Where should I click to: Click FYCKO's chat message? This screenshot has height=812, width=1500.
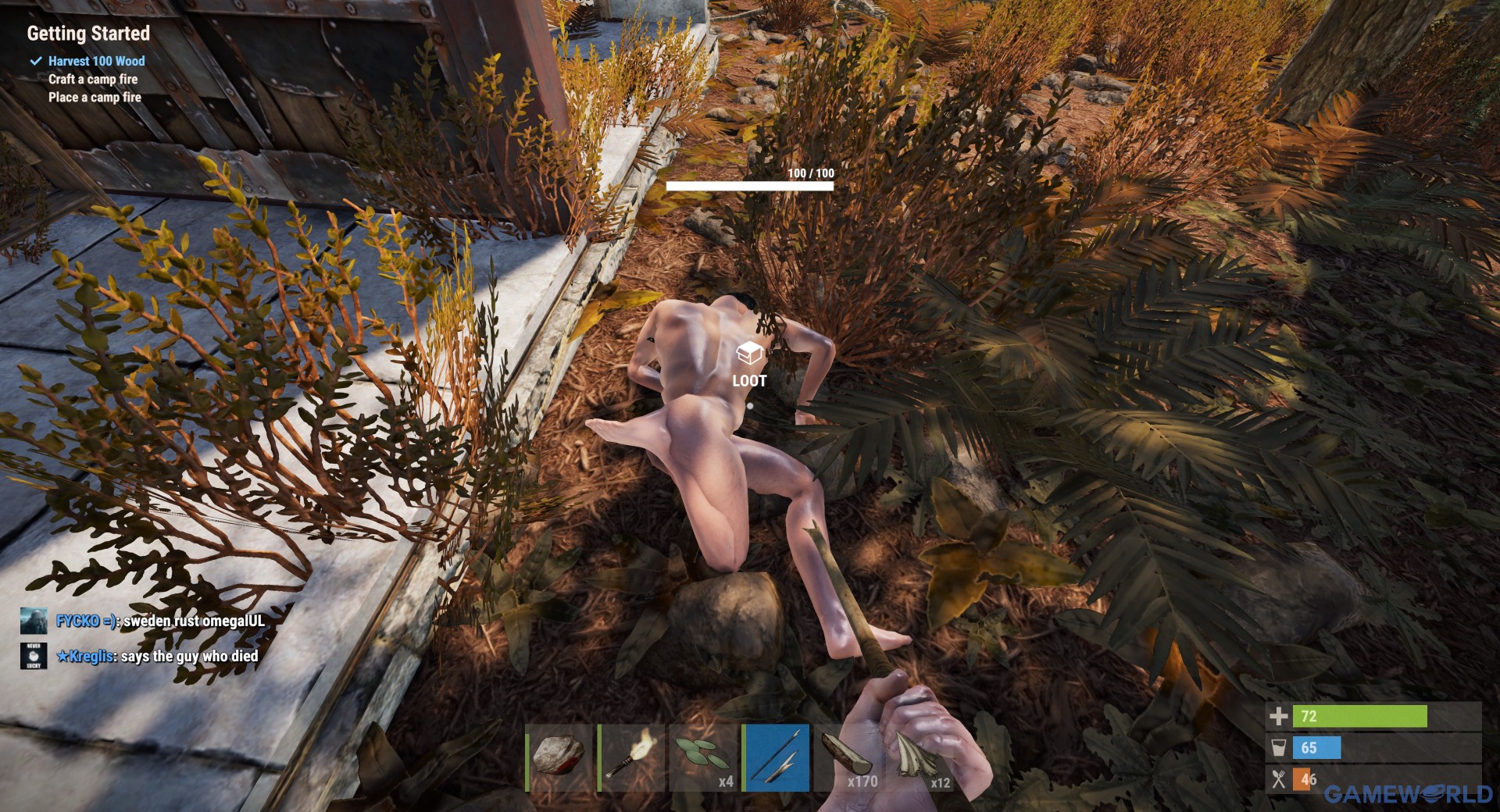click(x=160, y=621)
